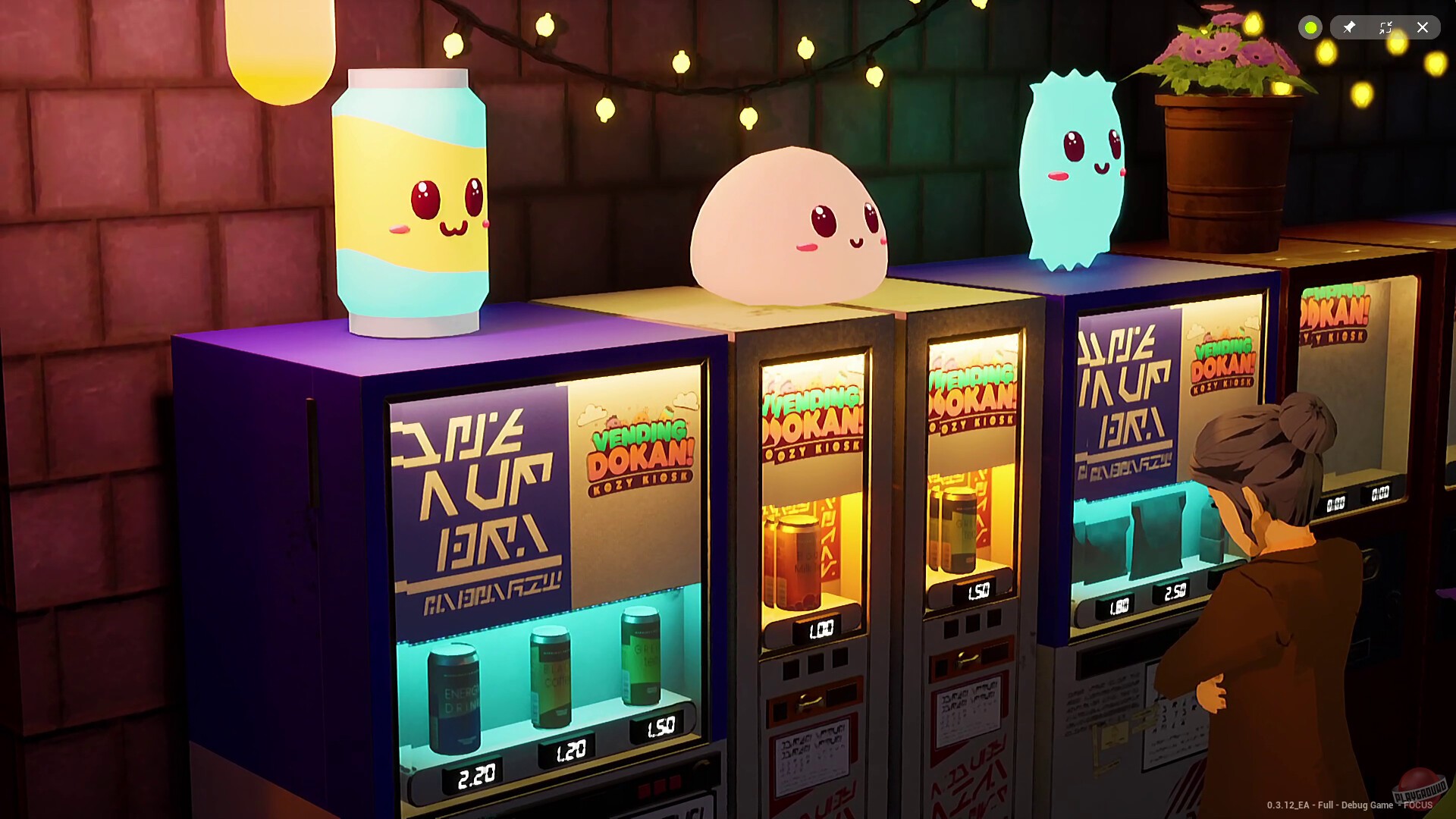Select the green status dot indicator

click(x=1310, y=27)
